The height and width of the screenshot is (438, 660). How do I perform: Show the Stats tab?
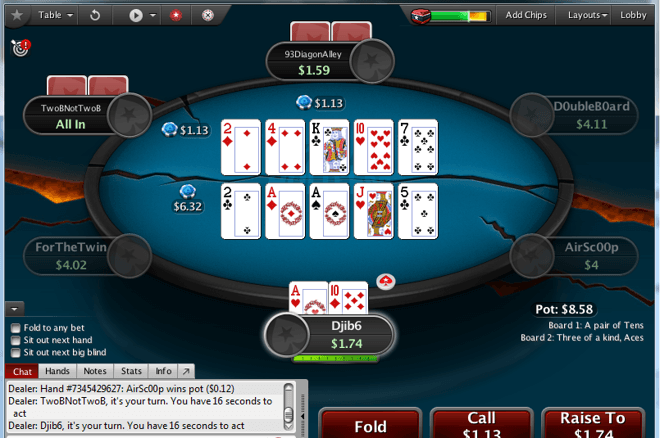pyautogui.click(x=131, y=371)
